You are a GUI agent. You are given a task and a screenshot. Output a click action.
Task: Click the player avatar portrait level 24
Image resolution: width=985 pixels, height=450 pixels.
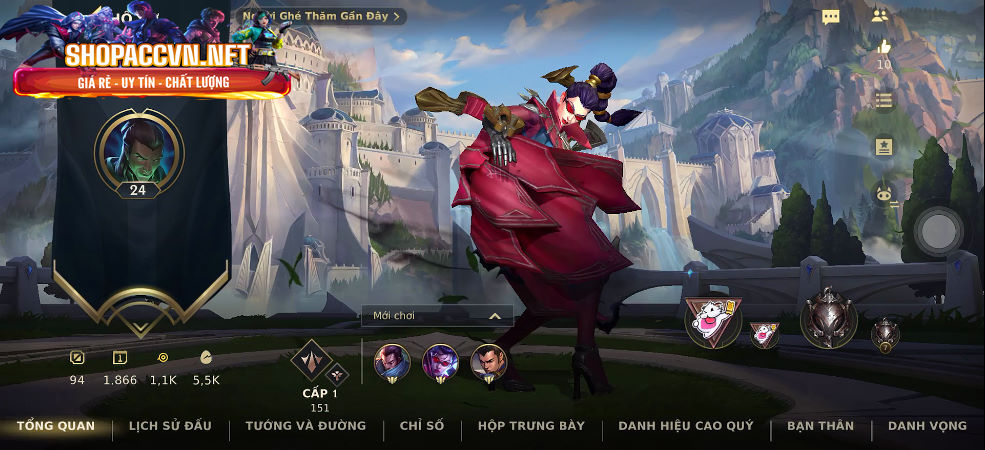(139, 149)
